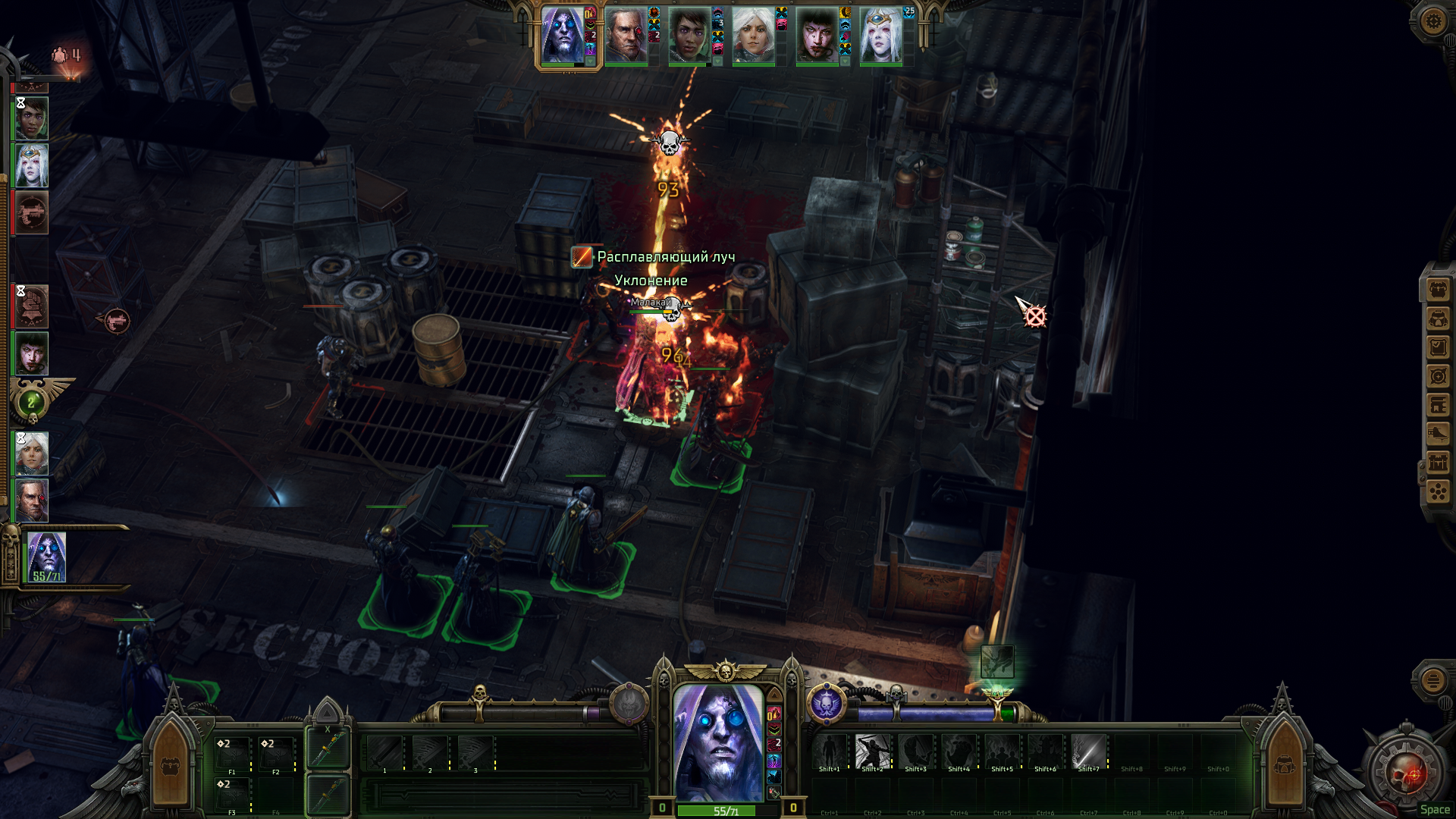Select the grey-haired cyborg-eyed man's party portrait
1456x819 pixels.
click(626, 36)
